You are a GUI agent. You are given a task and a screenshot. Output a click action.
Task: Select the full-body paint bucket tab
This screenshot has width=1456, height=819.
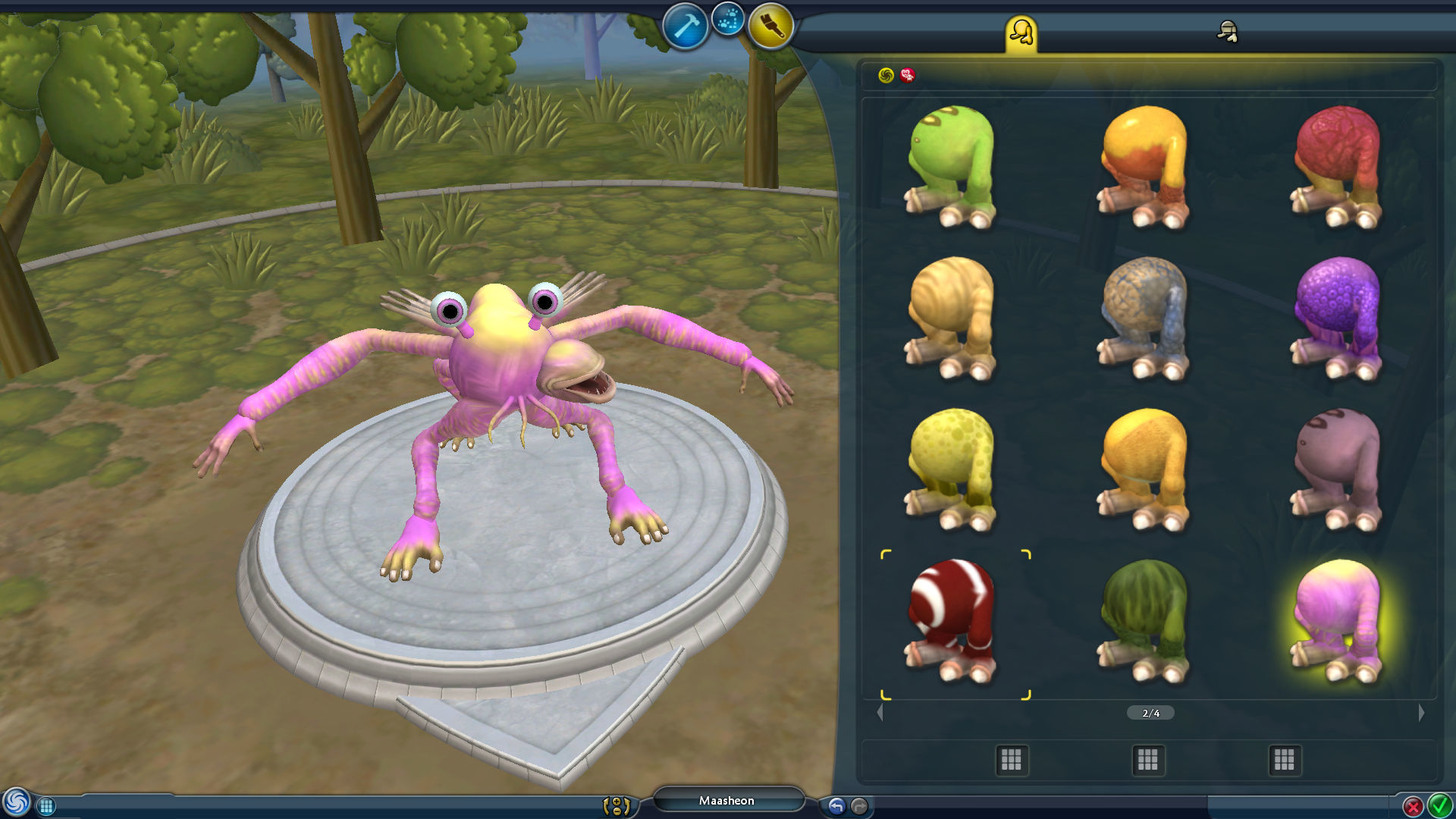pyautogui.click(x=1022, y=32)
